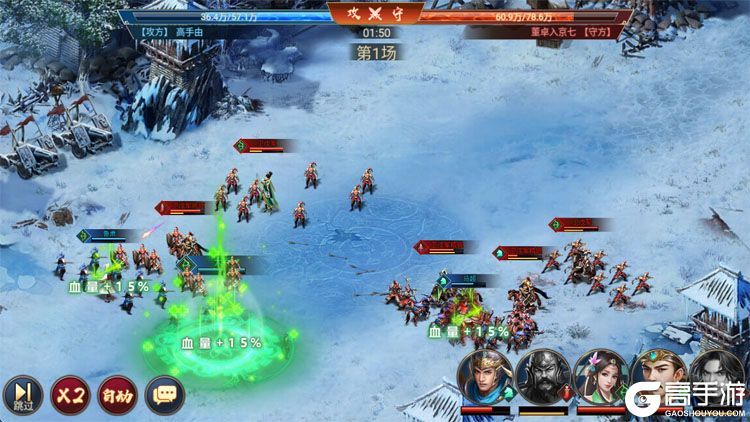
Task: Toggle 自动 auto-battle mode
Action: tap(117, 396)
